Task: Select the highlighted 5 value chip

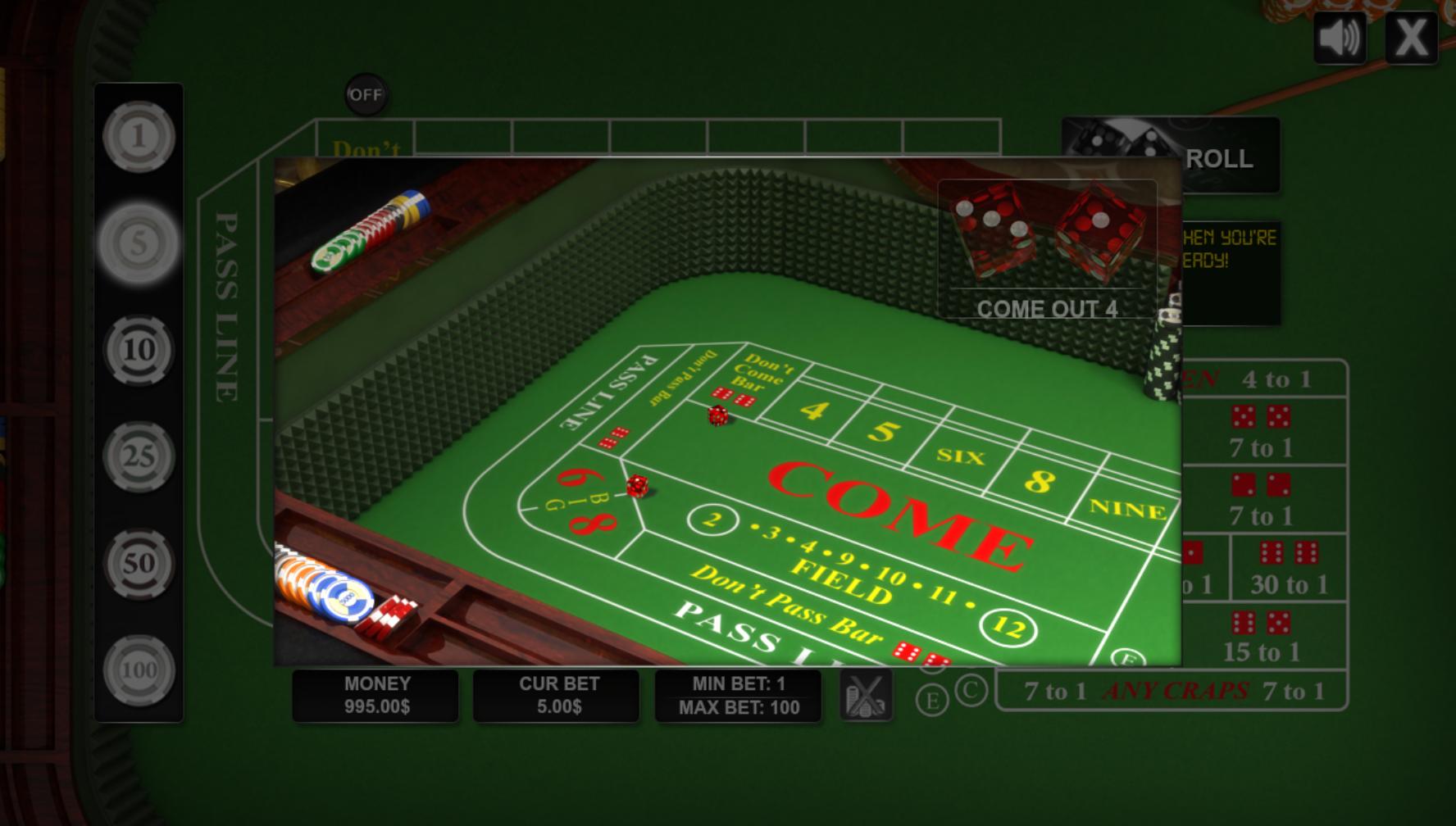Action: 139,242
